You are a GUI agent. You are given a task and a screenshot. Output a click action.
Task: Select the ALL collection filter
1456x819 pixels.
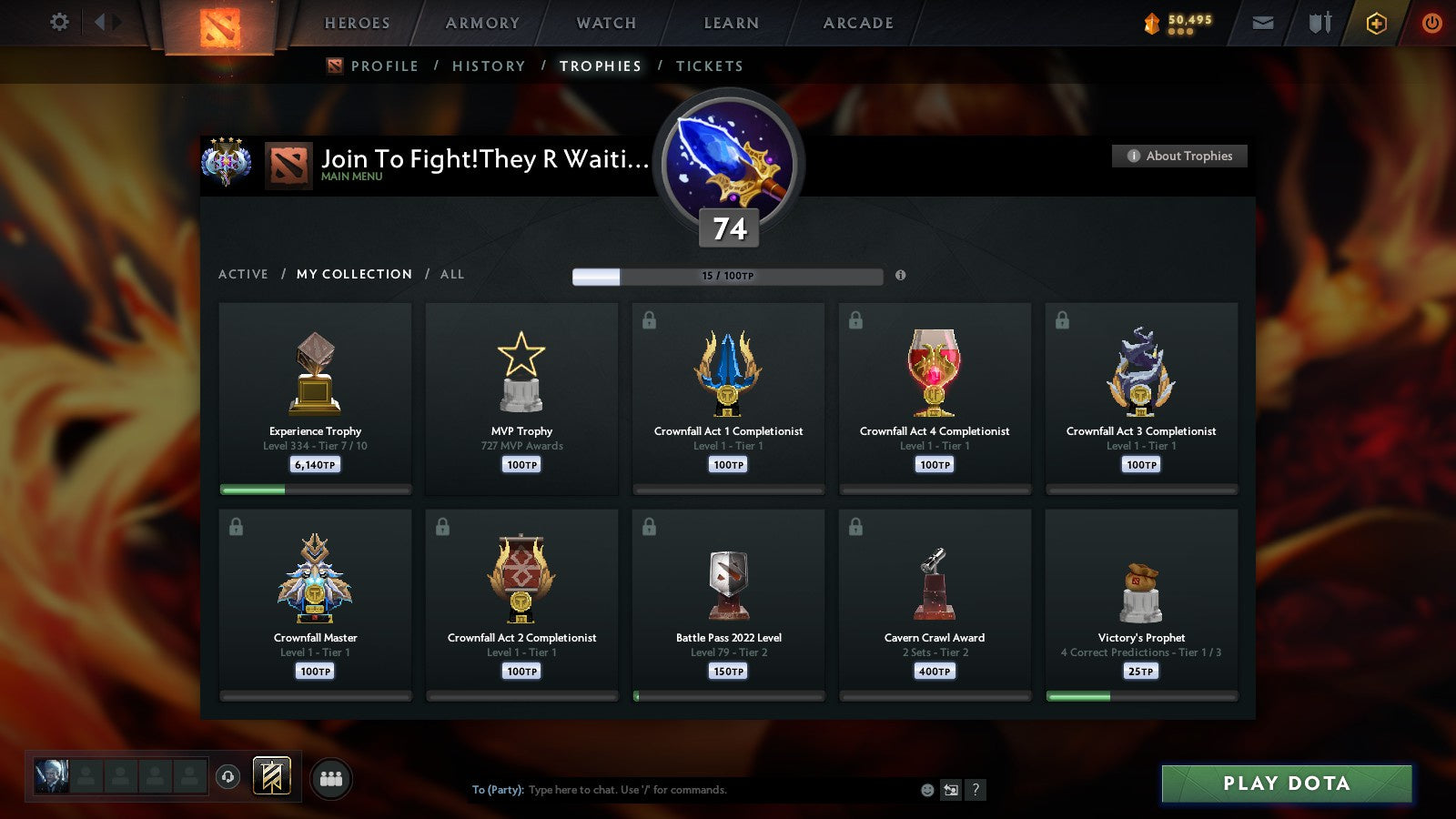[452, 274]
